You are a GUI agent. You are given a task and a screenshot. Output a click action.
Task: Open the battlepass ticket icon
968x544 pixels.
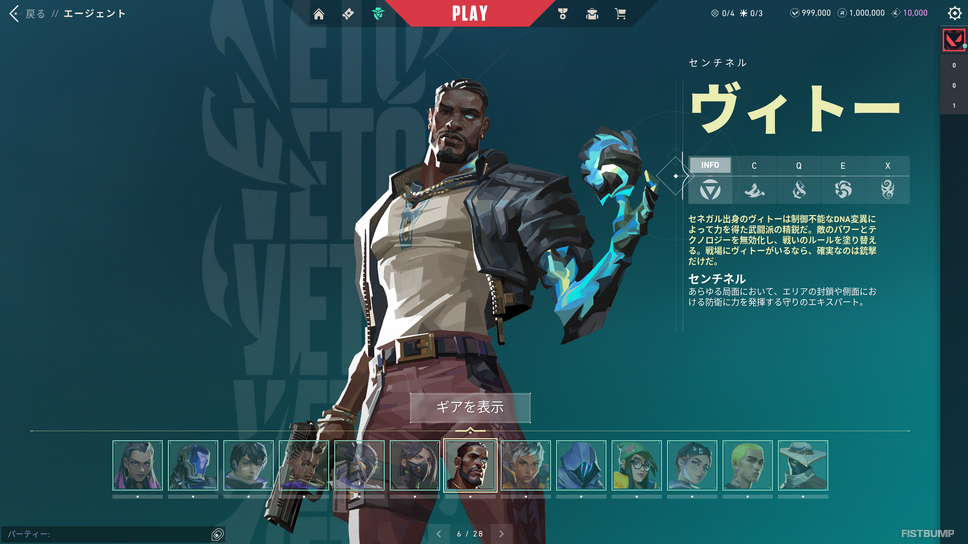pyautogui.click(x=348, y=14)
